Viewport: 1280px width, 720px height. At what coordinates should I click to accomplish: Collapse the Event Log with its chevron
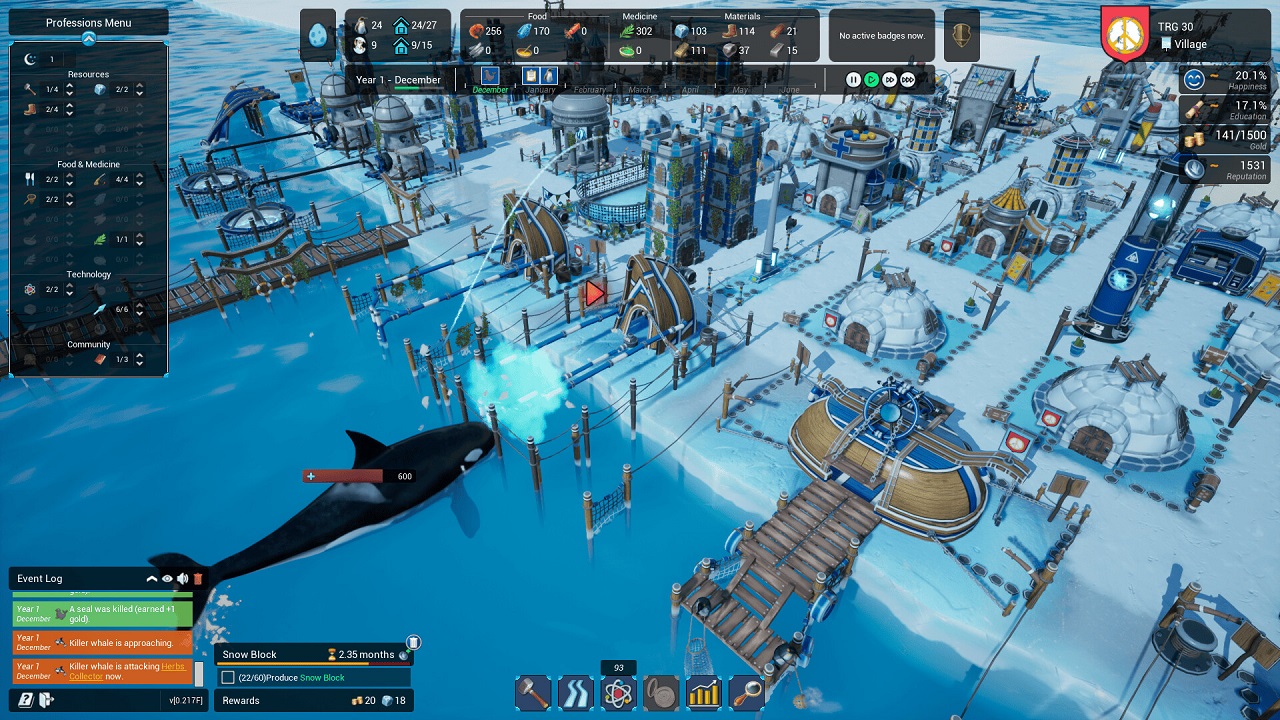[152, 578]
